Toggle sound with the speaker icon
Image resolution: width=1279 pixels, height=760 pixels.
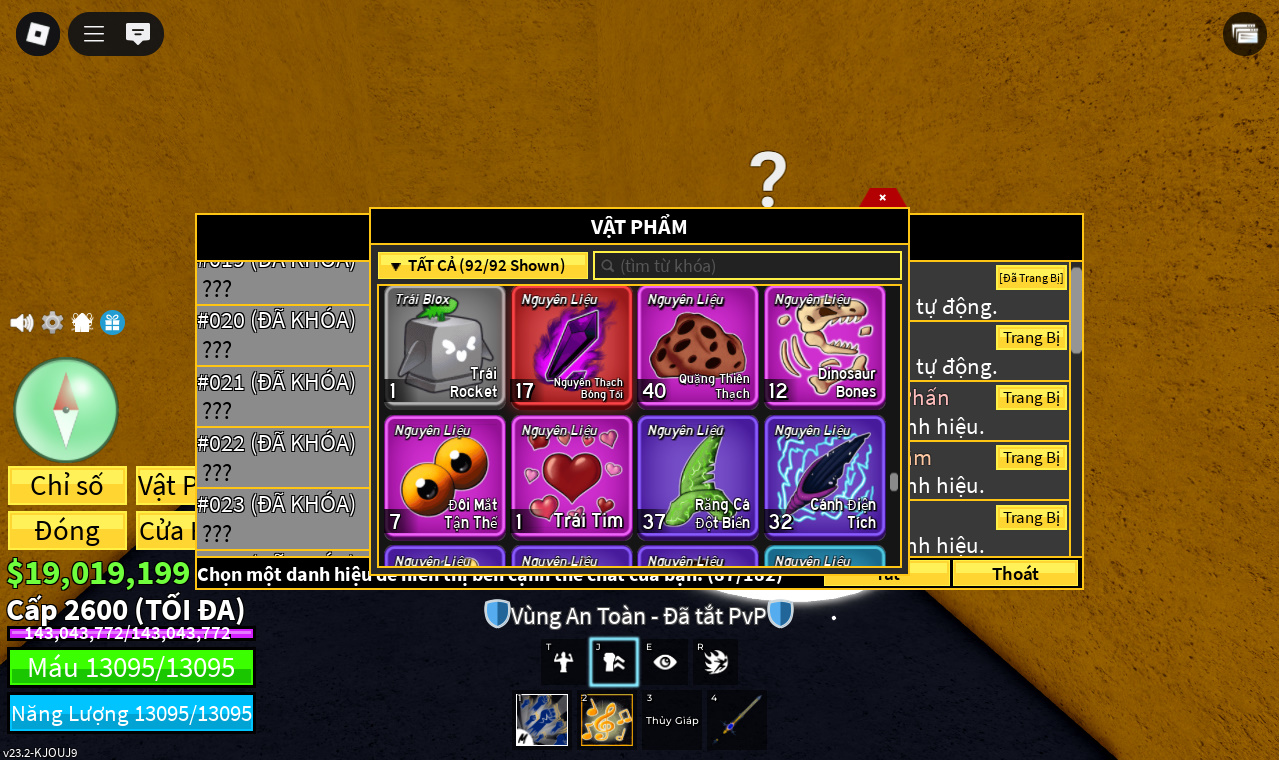21,323
